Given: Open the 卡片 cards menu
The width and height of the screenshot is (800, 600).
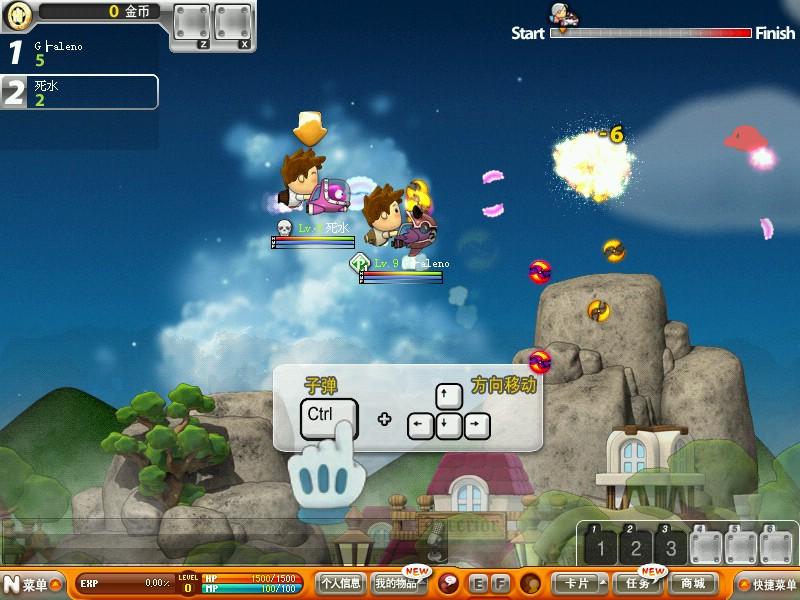Looking at the screenshot, I should click(x=577, y=583).
